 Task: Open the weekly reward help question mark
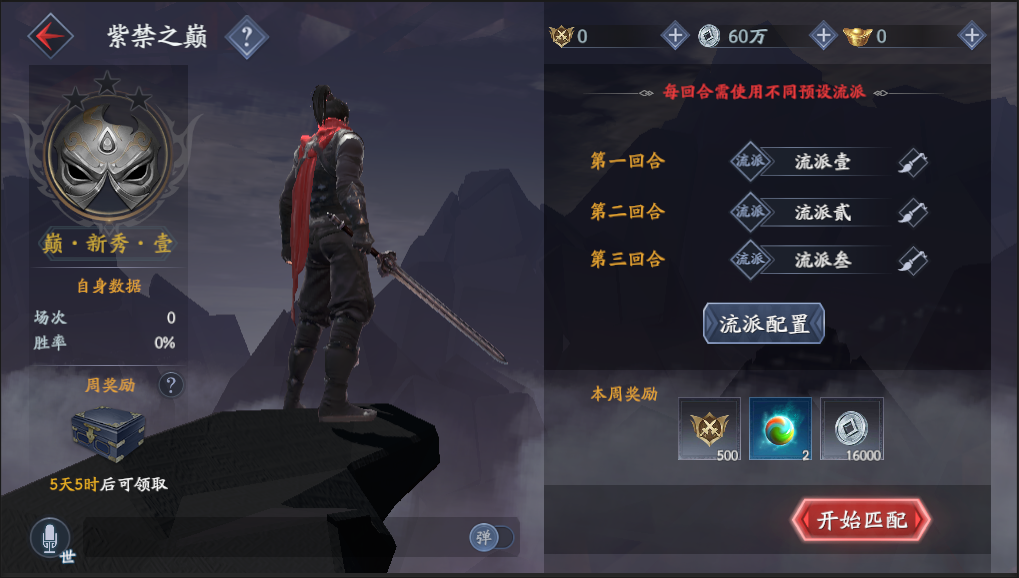(x=171, y=384)
